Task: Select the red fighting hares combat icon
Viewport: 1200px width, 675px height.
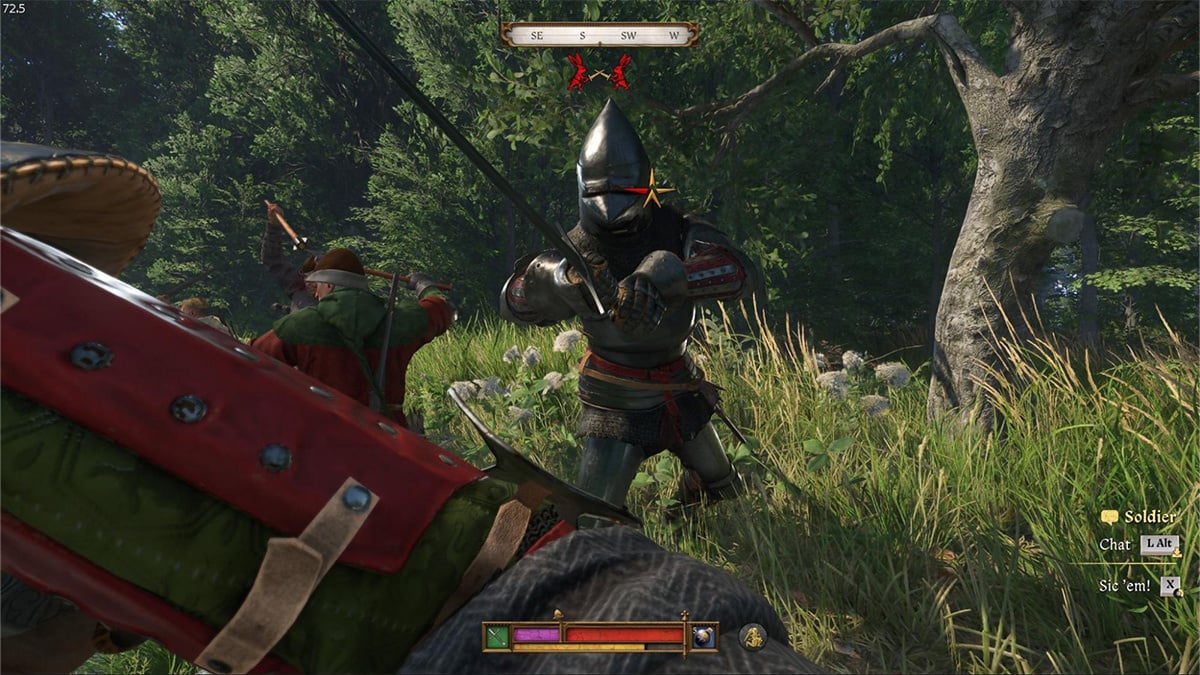Action: click(x=600, y=73)
